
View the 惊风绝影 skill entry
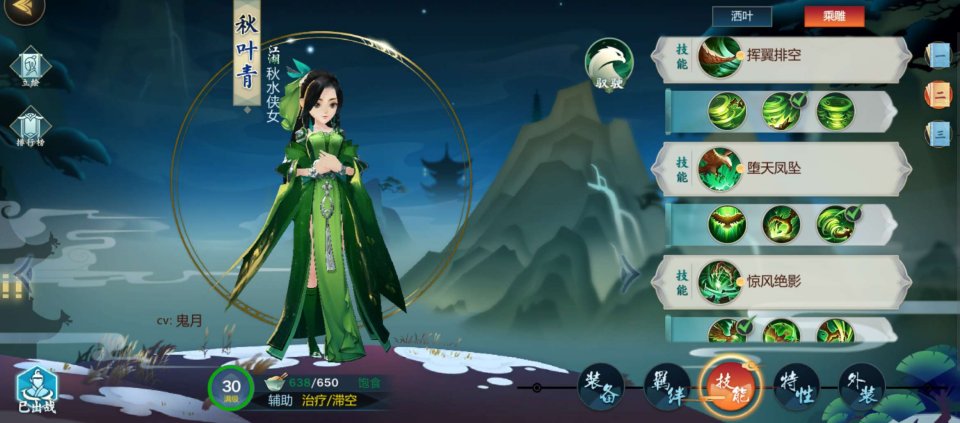(780, 280)
